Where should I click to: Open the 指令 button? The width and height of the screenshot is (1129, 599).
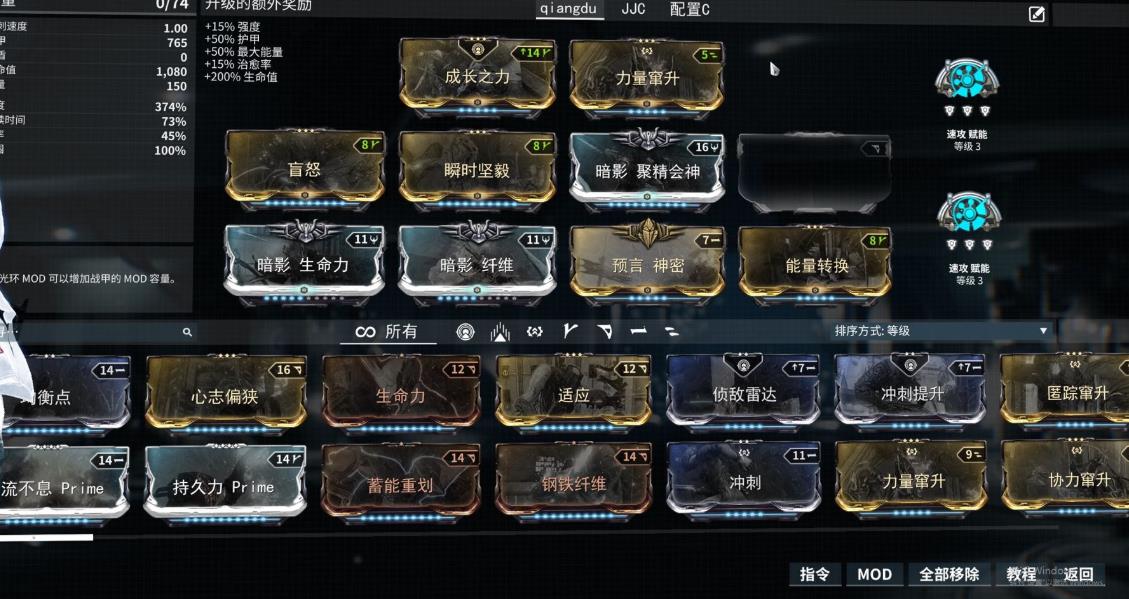pos(815,574)
